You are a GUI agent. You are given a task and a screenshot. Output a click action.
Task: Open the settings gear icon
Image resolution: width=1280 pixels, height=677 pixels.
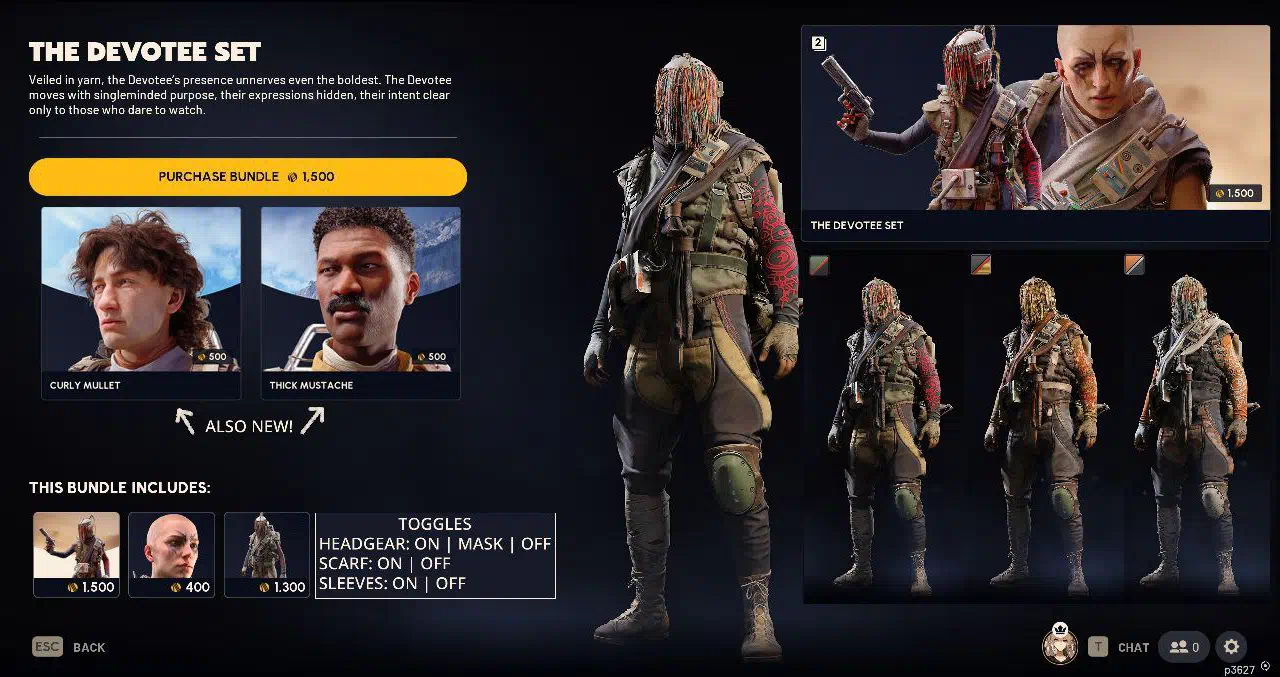click(x=1232, y=647)
